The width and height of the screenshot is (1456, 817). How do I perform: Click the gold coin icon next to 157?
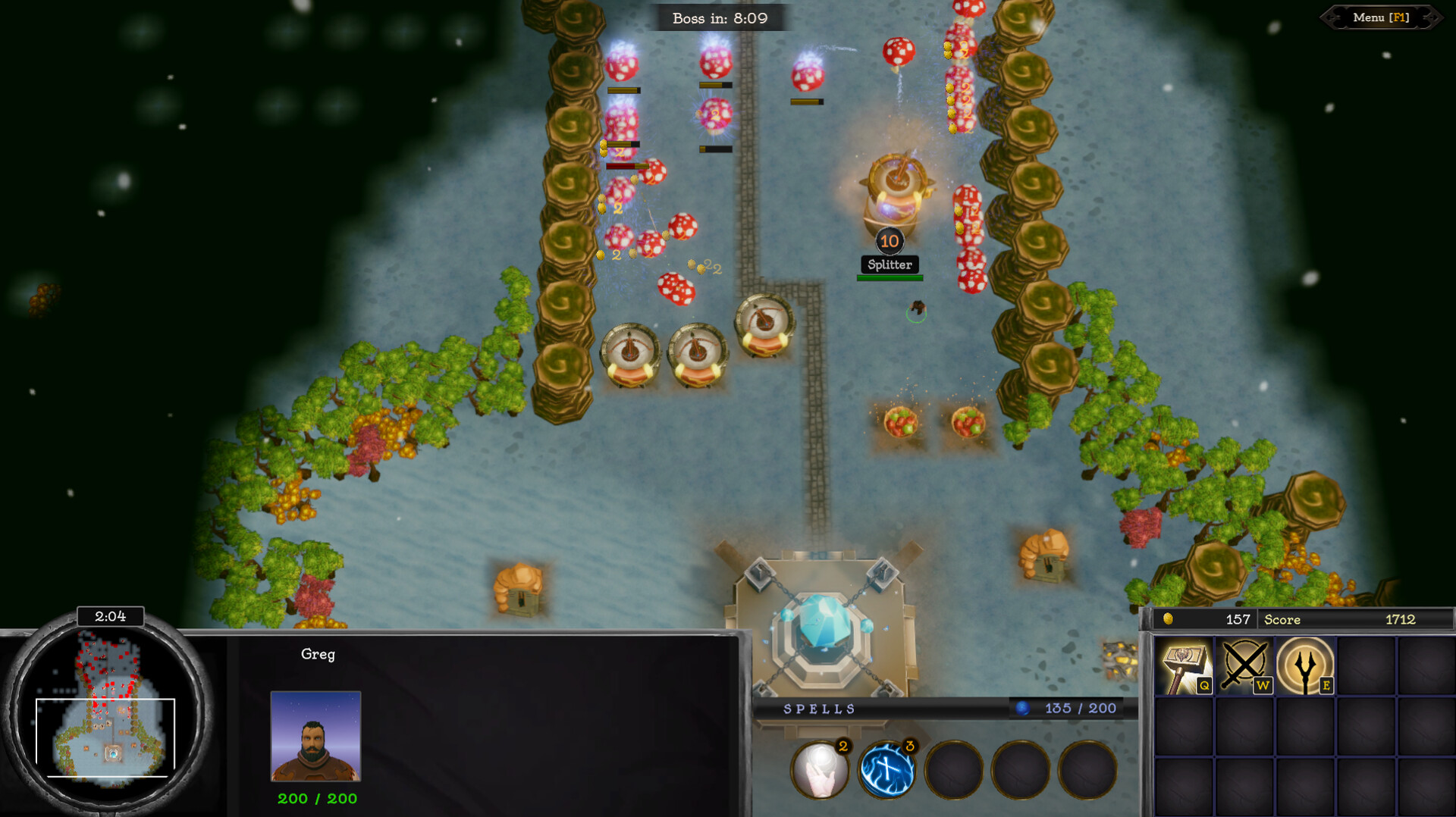coord(1168,619)
